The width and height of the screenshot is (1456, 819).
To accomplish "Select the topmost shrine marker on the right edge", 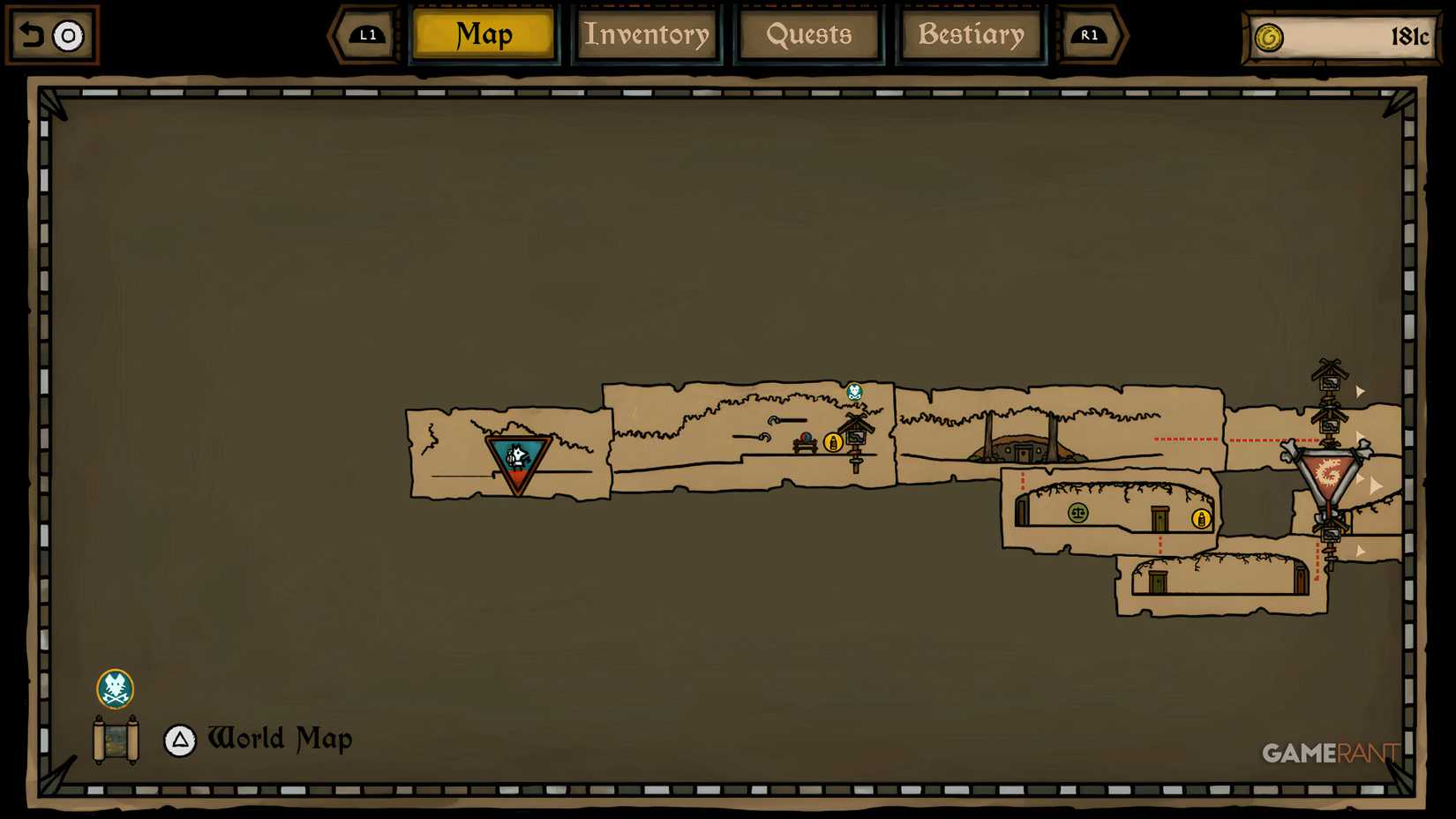I will 1330,379.
